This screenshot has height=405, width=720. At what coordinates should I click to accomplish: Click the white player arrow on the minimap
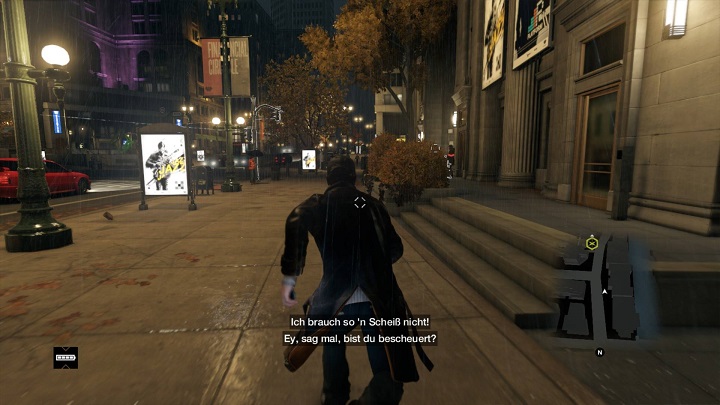pos(605,291)
